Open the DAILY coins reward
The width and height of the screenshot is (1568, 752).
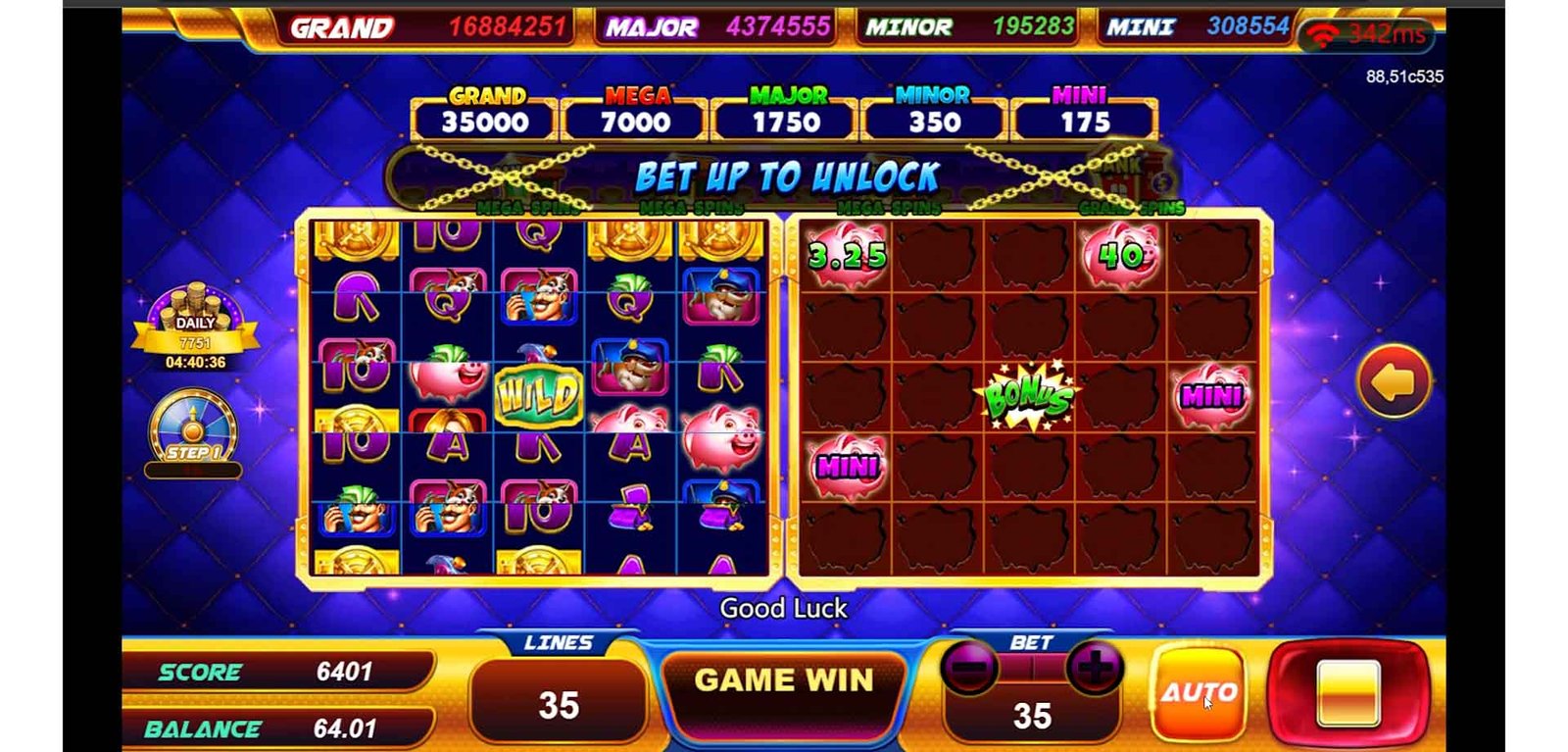[x=195, y=323]
